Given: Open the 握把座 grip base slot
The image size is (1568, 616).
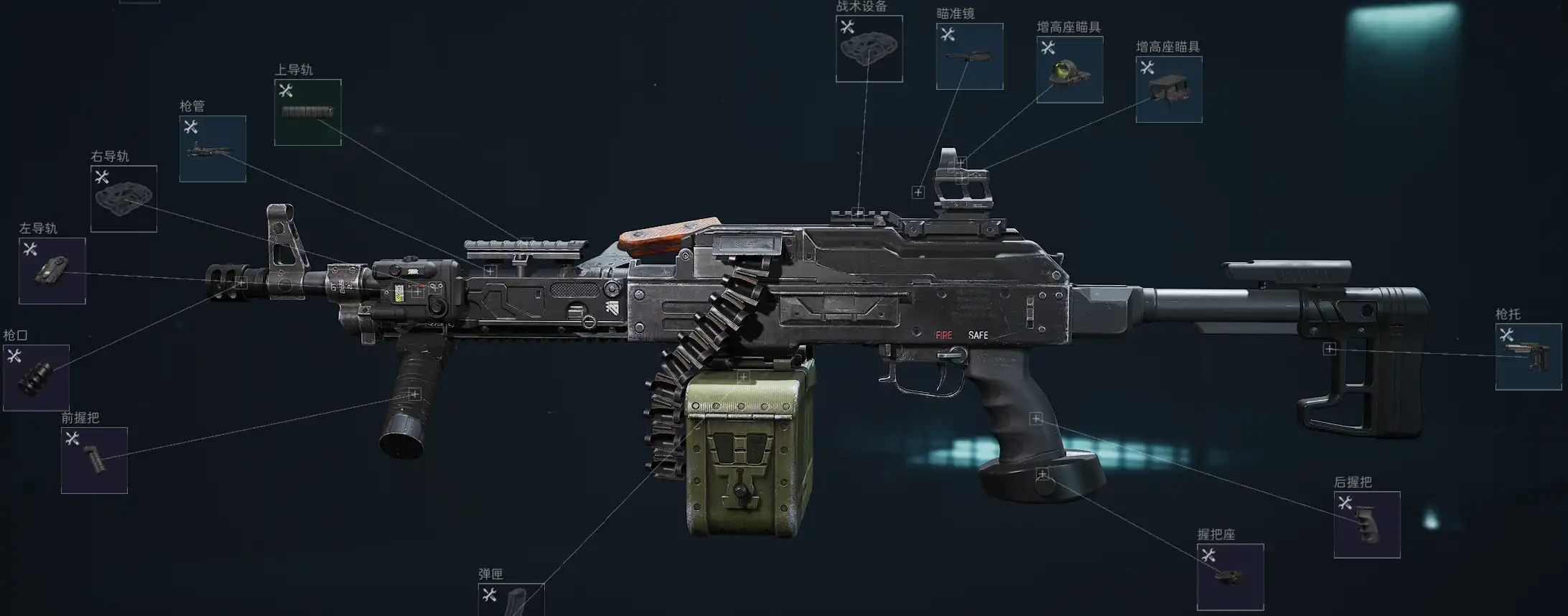Looking at the screenshot, I should (1230, 577).
